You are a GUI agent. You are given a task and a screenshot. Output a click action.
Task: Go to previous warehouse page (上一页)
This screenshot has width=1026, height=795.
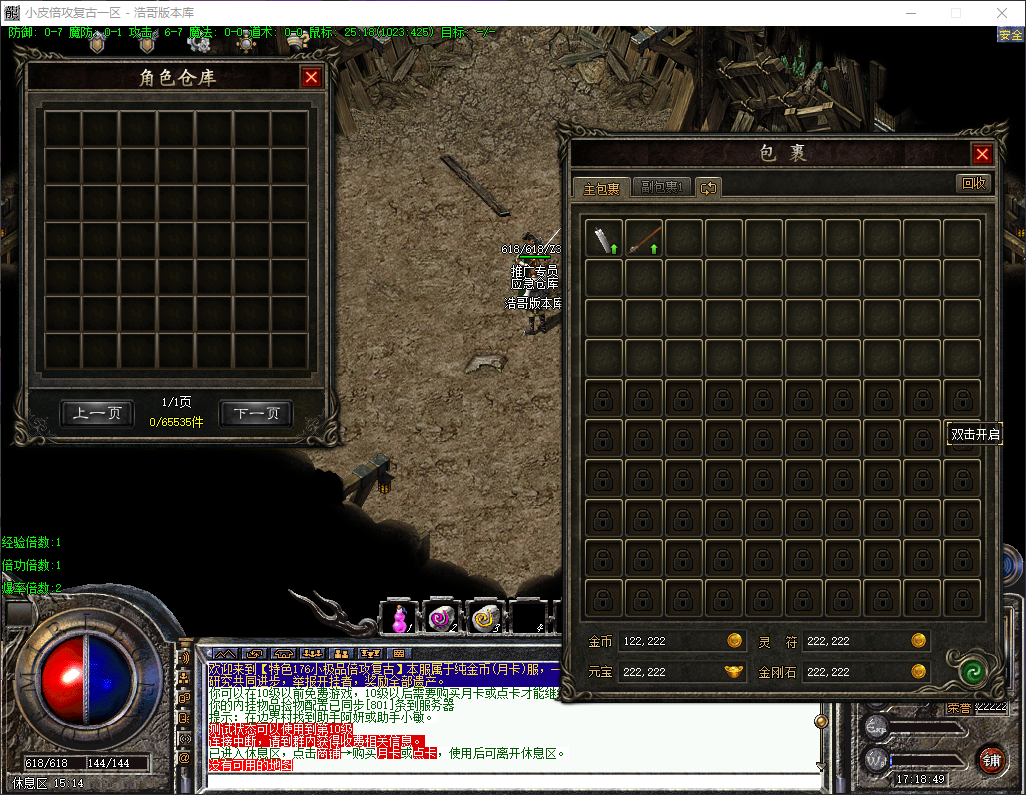point(97,413)
